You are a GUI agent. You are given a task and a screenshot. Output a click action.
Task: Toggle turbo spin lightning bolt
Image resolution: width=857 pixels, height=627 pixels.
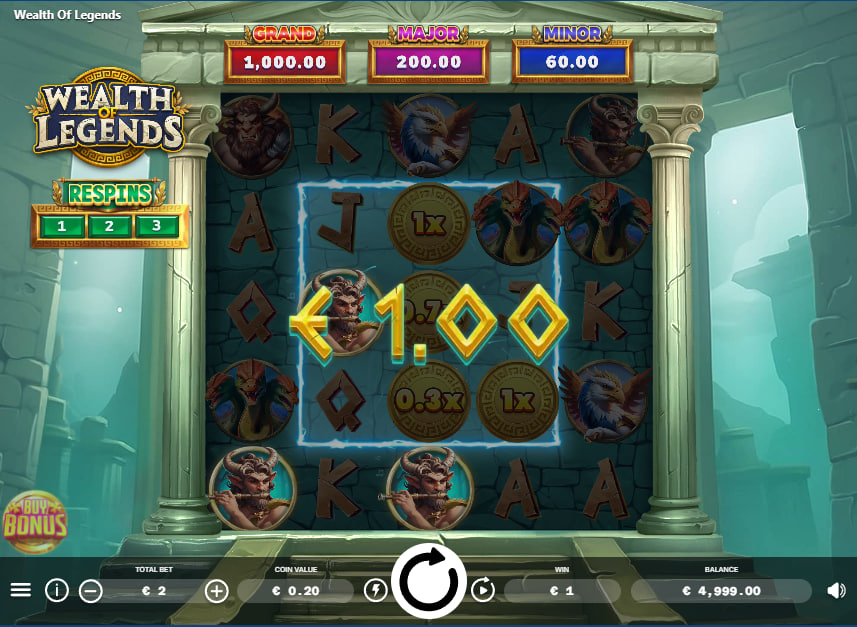coord(375,590)
